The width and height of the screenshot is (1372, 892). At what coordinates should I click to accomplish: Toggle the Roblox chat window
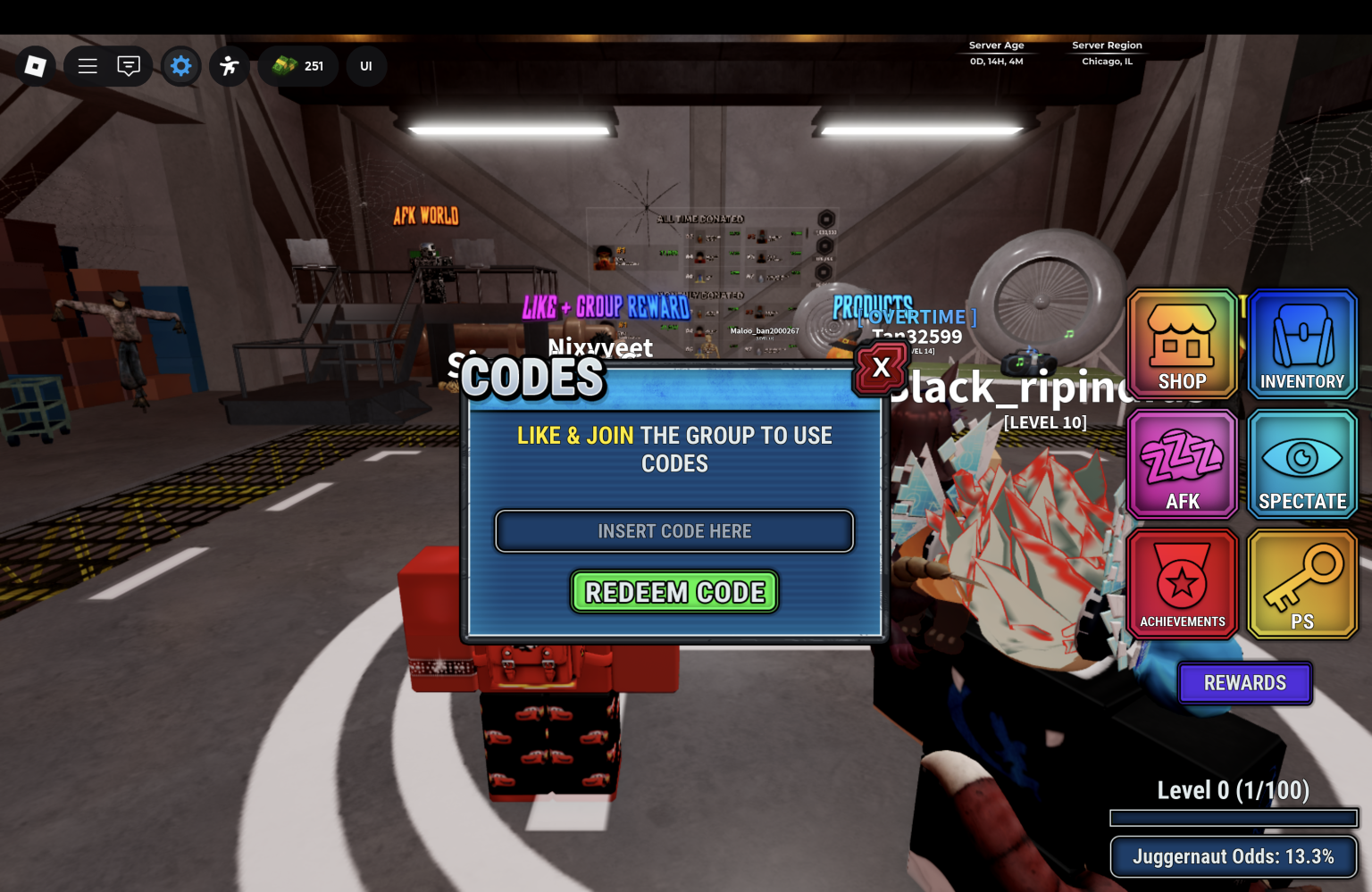(129, 66)
